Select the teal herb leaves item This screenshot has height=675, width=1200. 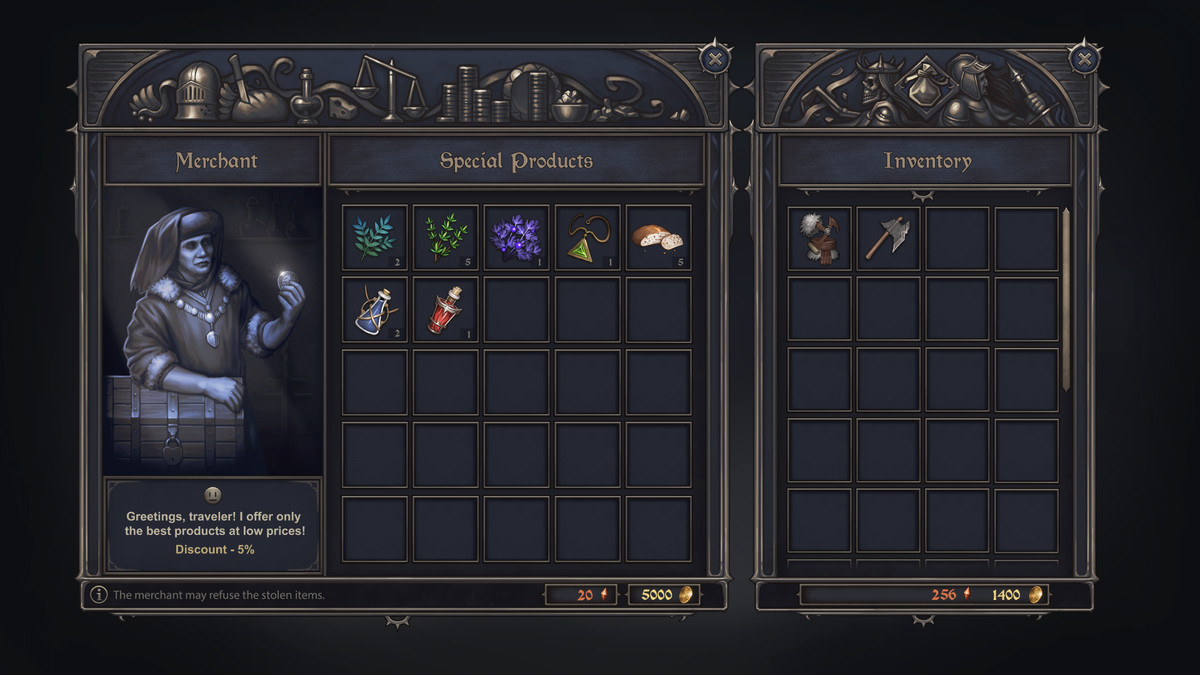(375, 238)
